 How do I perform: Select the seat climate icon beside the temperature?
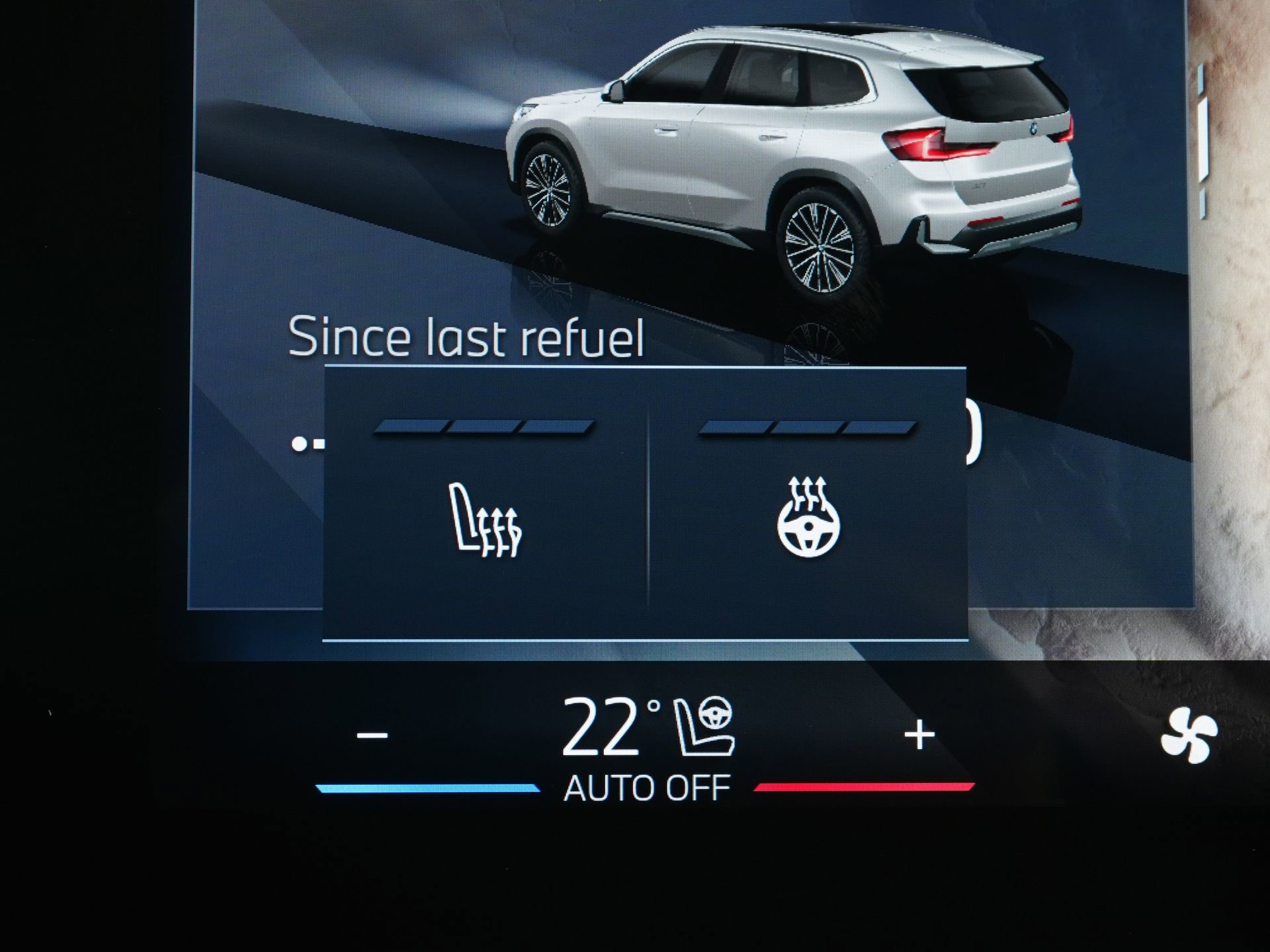click(704, 727)
